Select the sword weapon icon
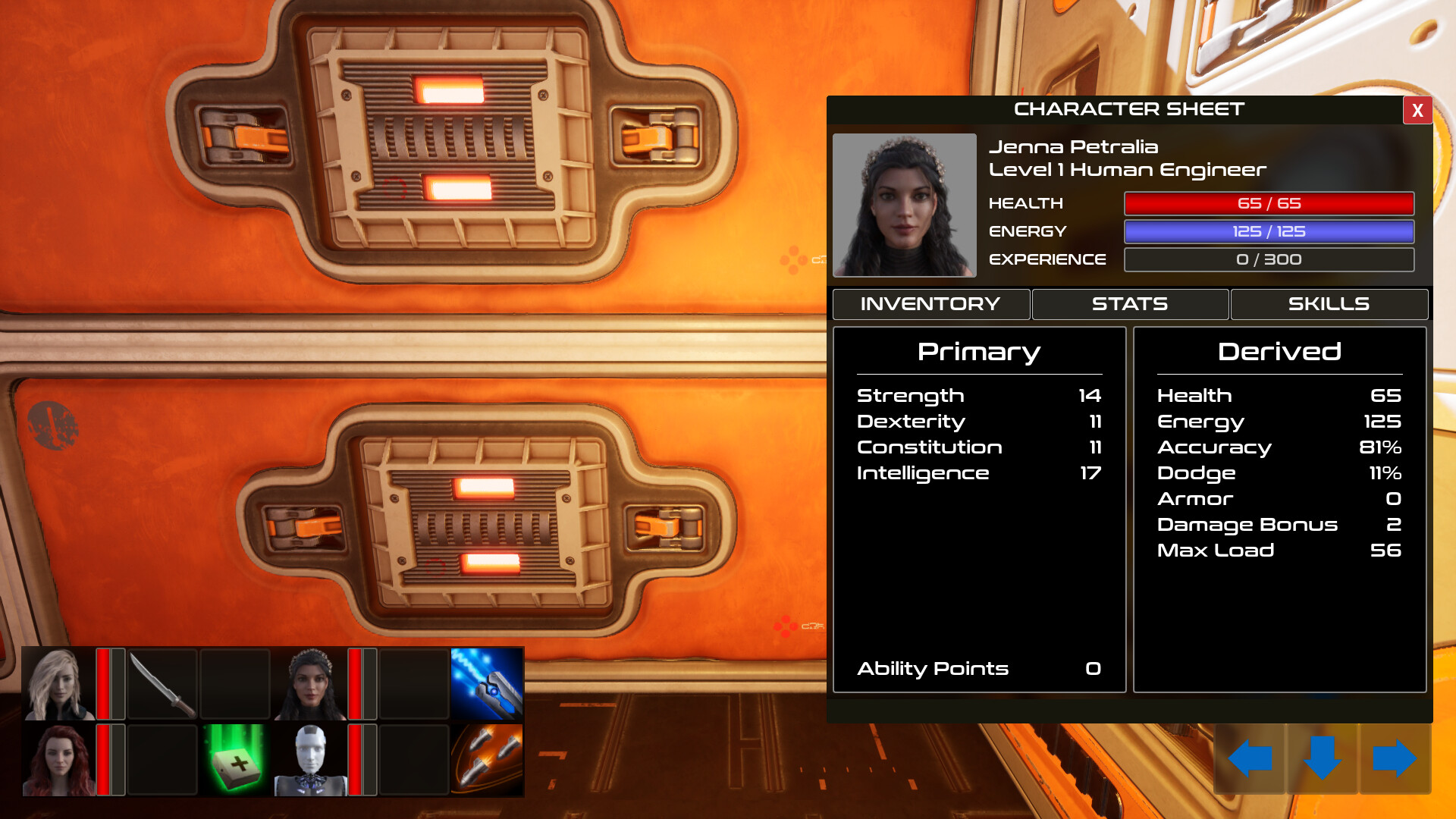Viewport: 1456px width, 819px height. (163, 682)
